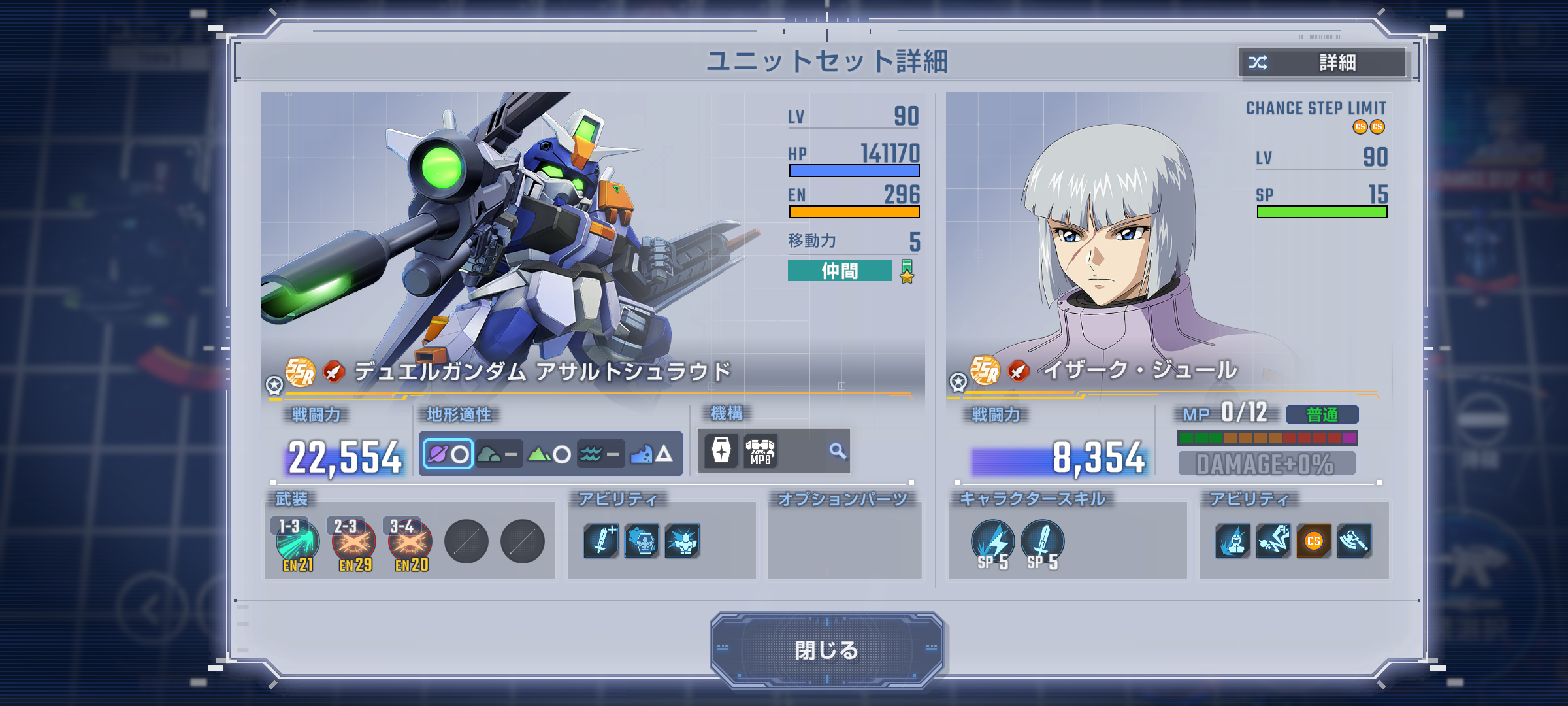Open the mechanism magnifier search icon
The height and width of the screenshot is (706, 1568).
[x=837, y=450]
